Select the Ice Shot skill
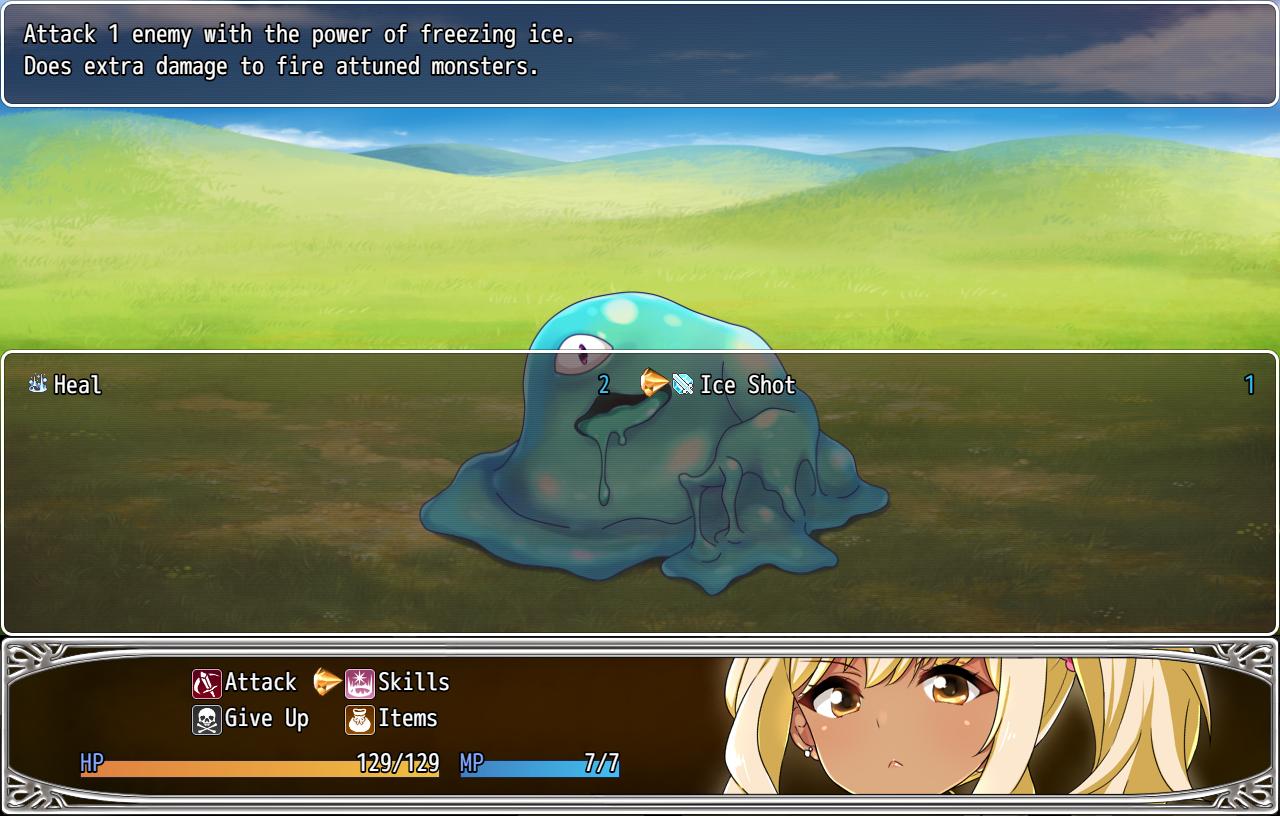 coord(748,385)
